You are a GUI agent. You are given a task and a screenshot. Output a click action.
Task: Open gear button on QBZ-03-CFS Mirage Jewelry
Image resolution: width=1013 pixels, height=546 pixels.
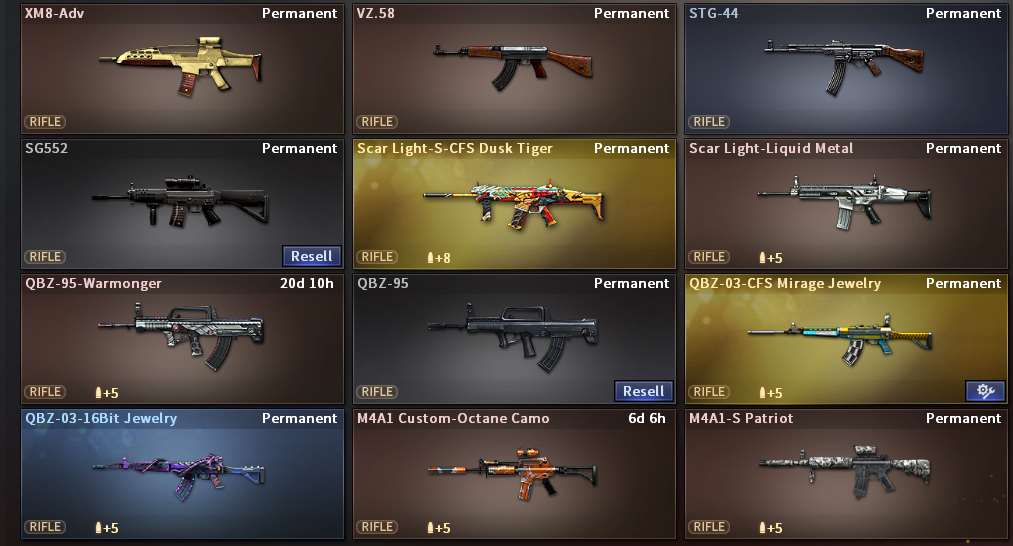point(985,391)
